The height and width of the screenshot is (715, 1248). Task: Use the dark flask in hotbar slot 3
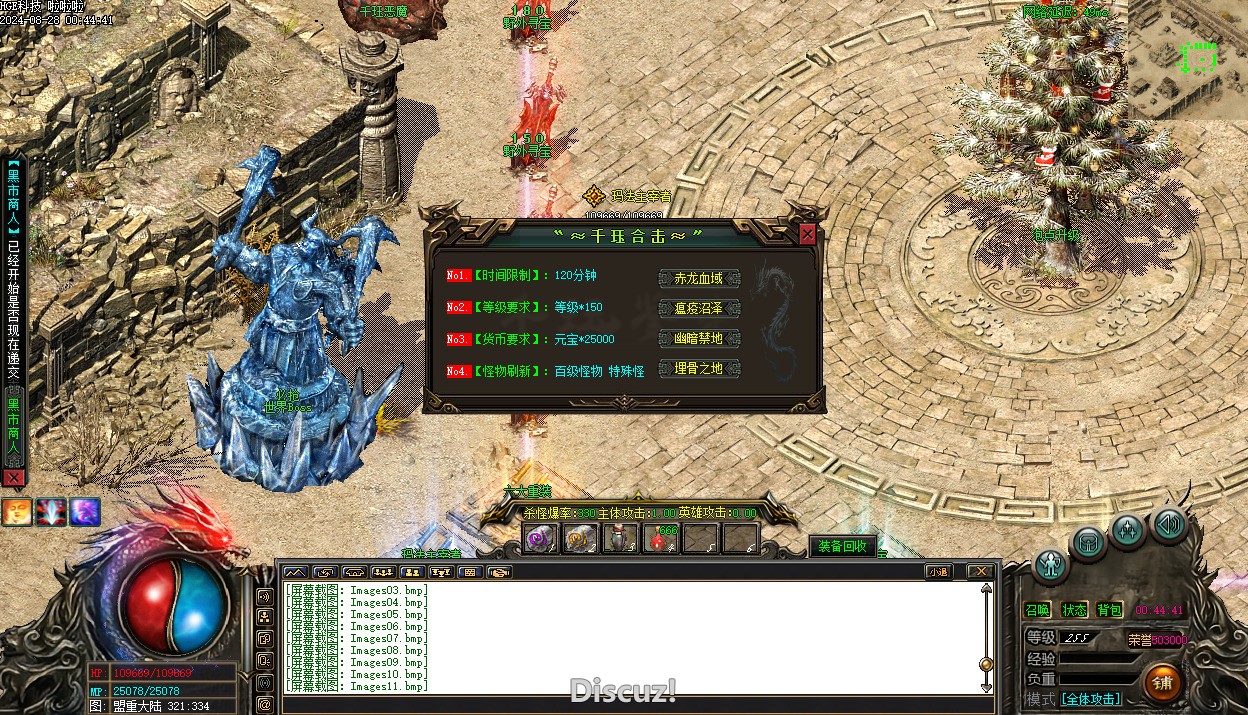621,539
